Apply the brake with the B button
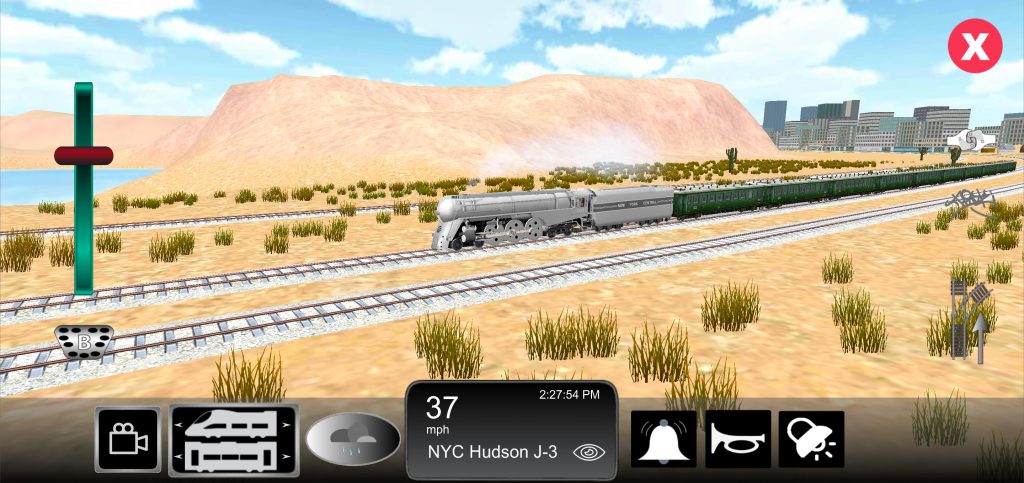The image size is (1024, 483). coord(84,342)
